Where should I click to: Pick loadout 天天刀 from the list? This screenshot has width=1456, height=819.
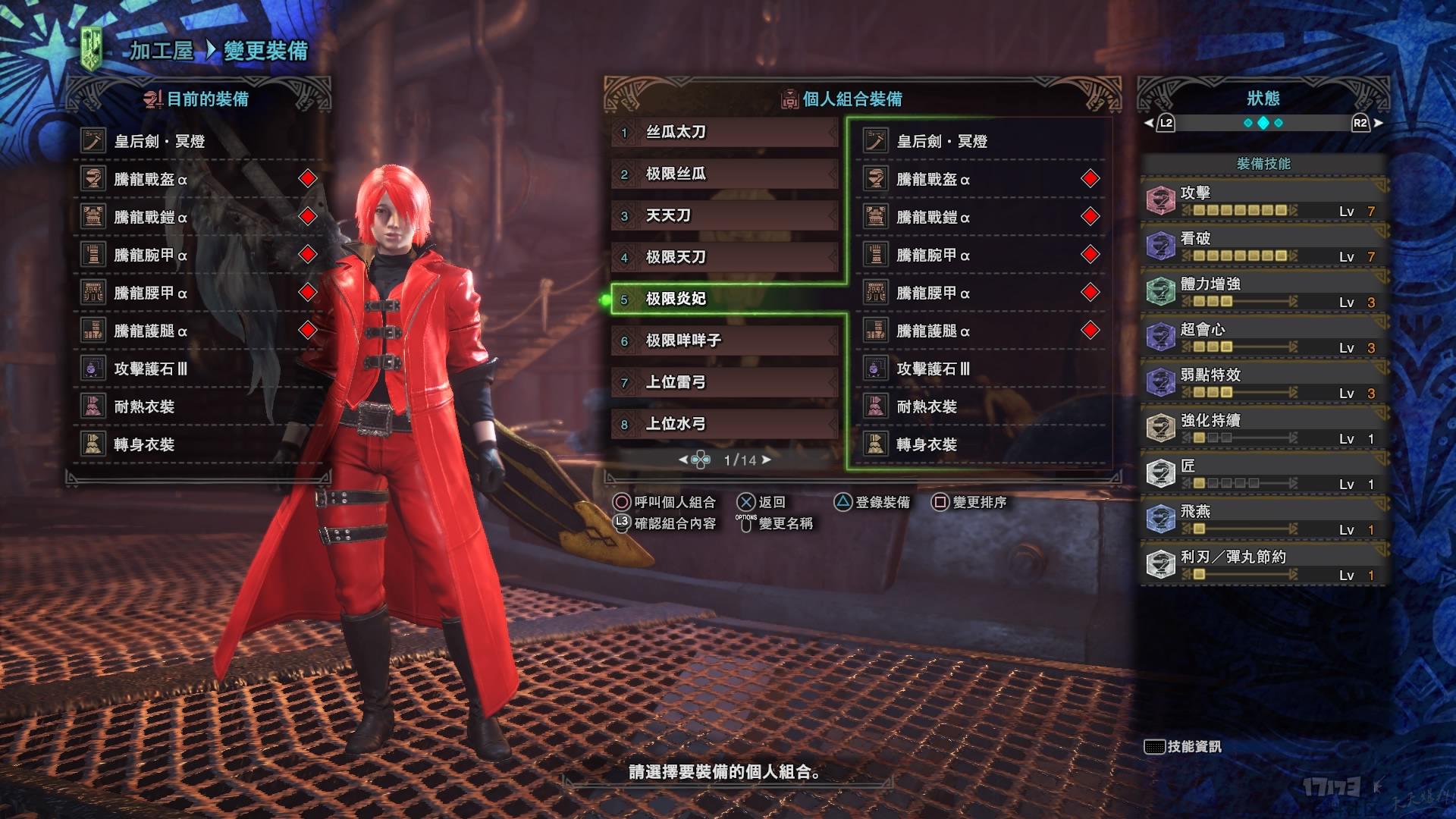point(724,216)
